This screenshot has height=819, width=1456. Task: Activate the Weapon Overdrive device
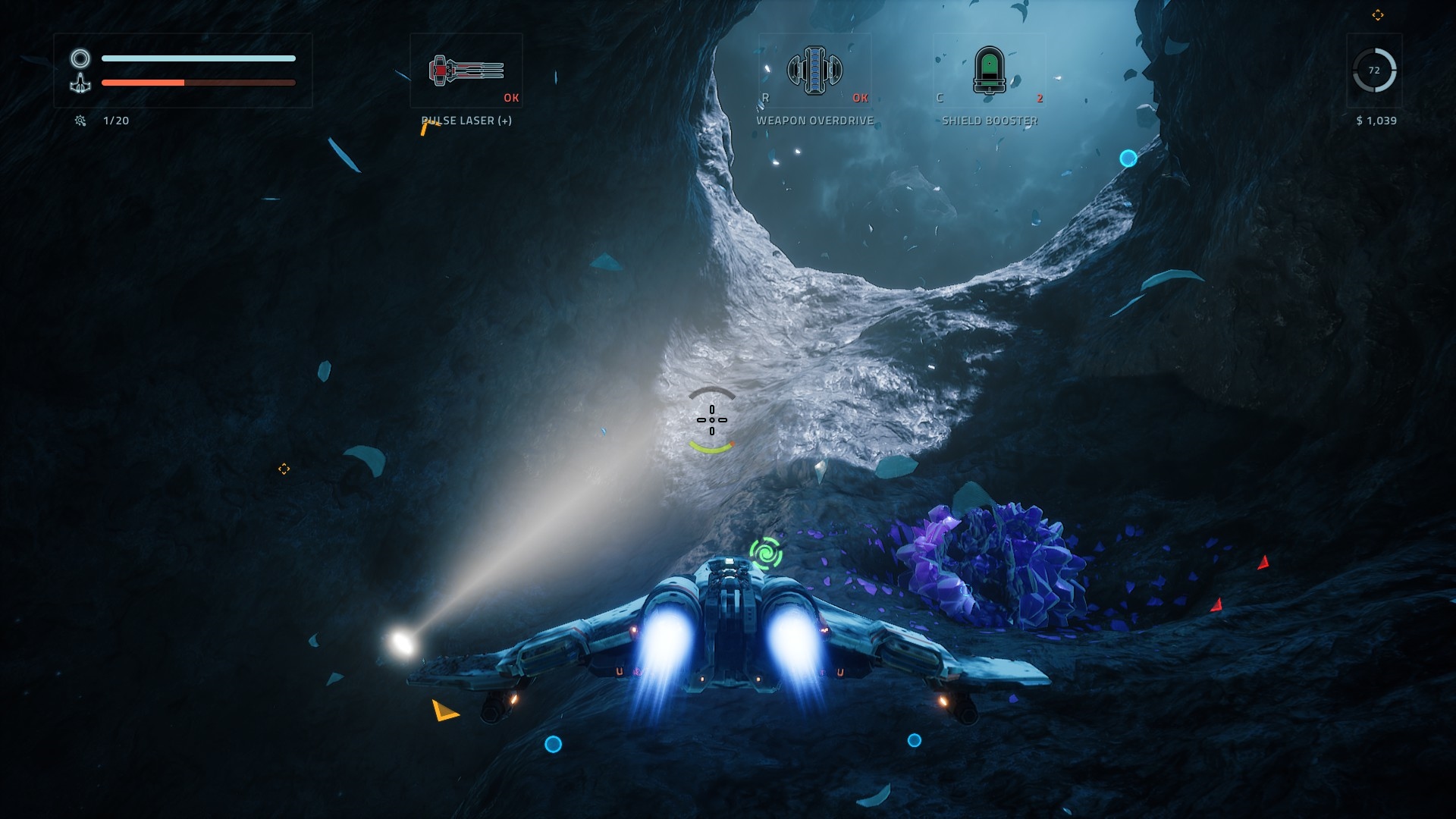[x=814, y=71]
